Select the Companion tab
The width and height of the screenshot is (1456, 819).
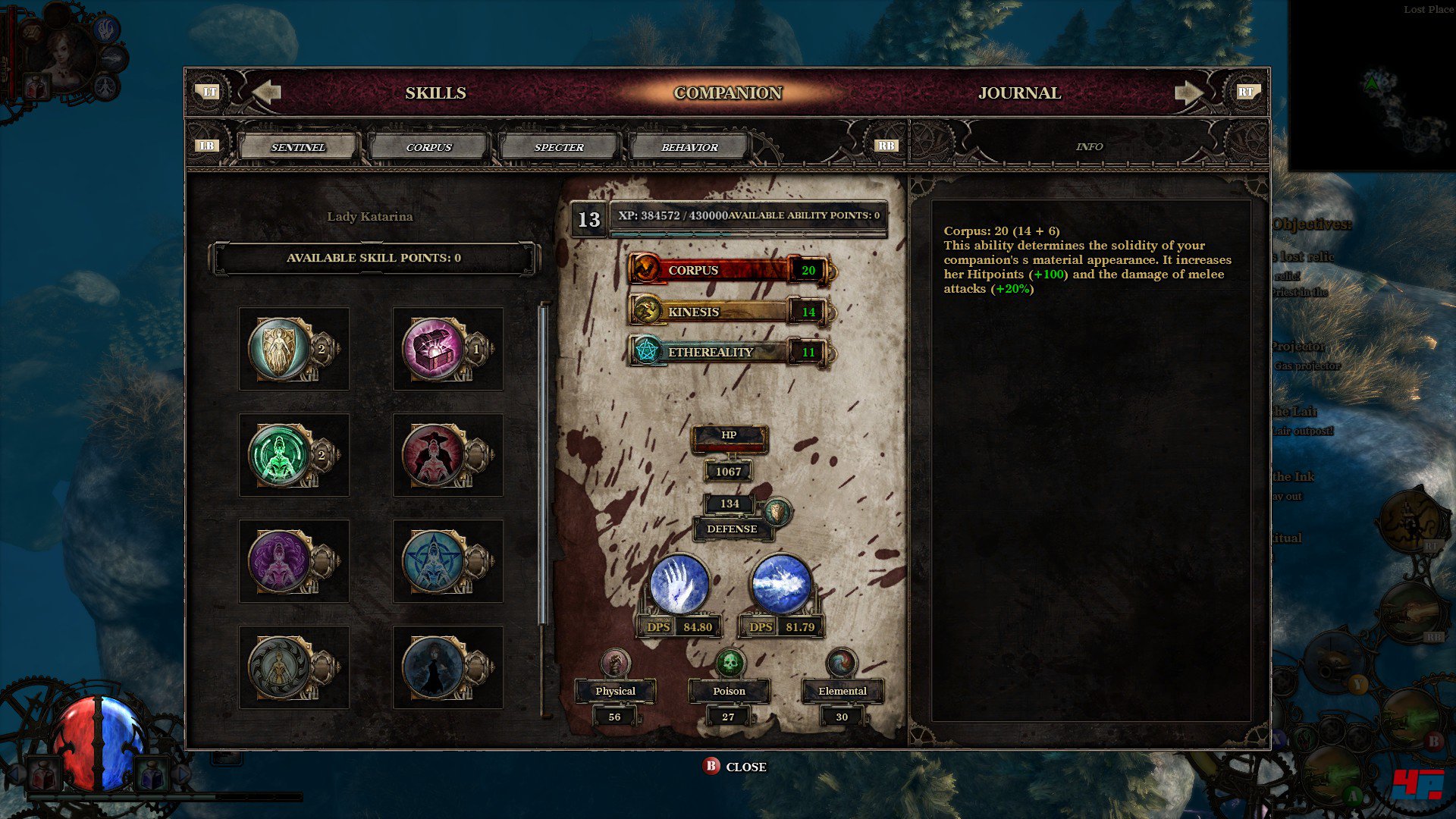coord(727,93)
